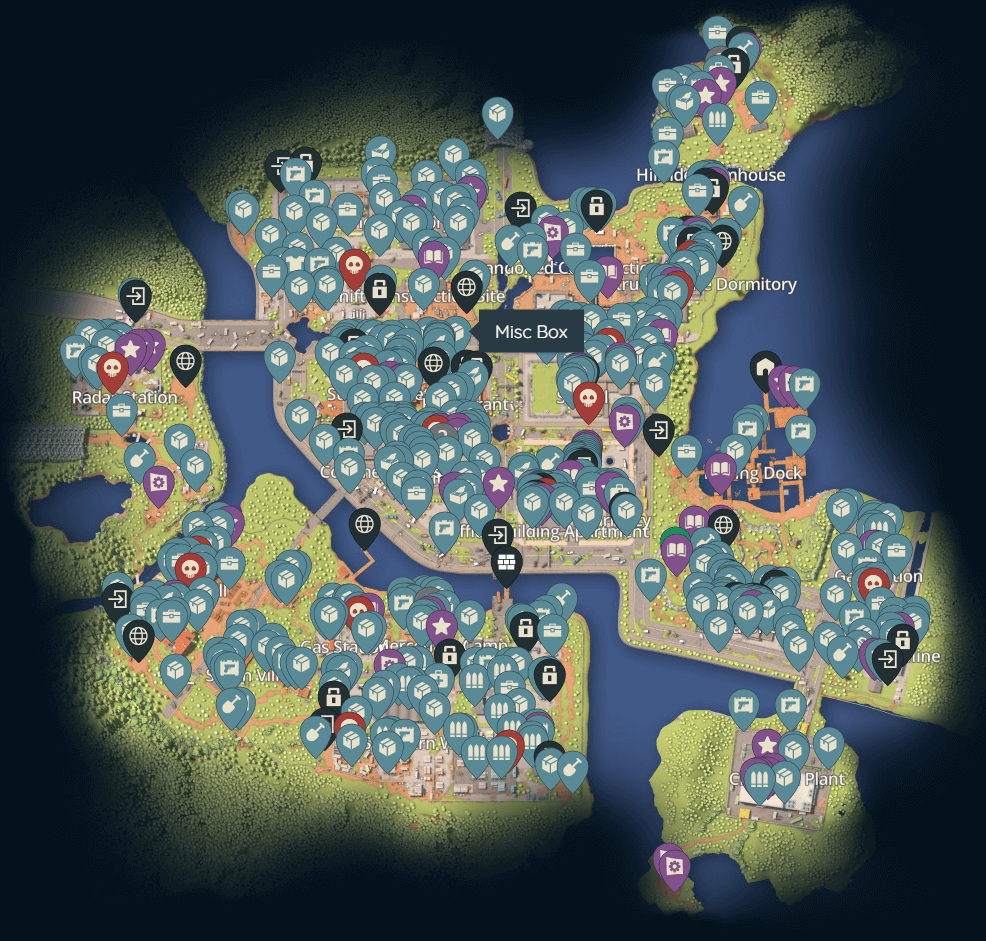
Task: Select the brick wall map marker
Action: click(507, 564)
